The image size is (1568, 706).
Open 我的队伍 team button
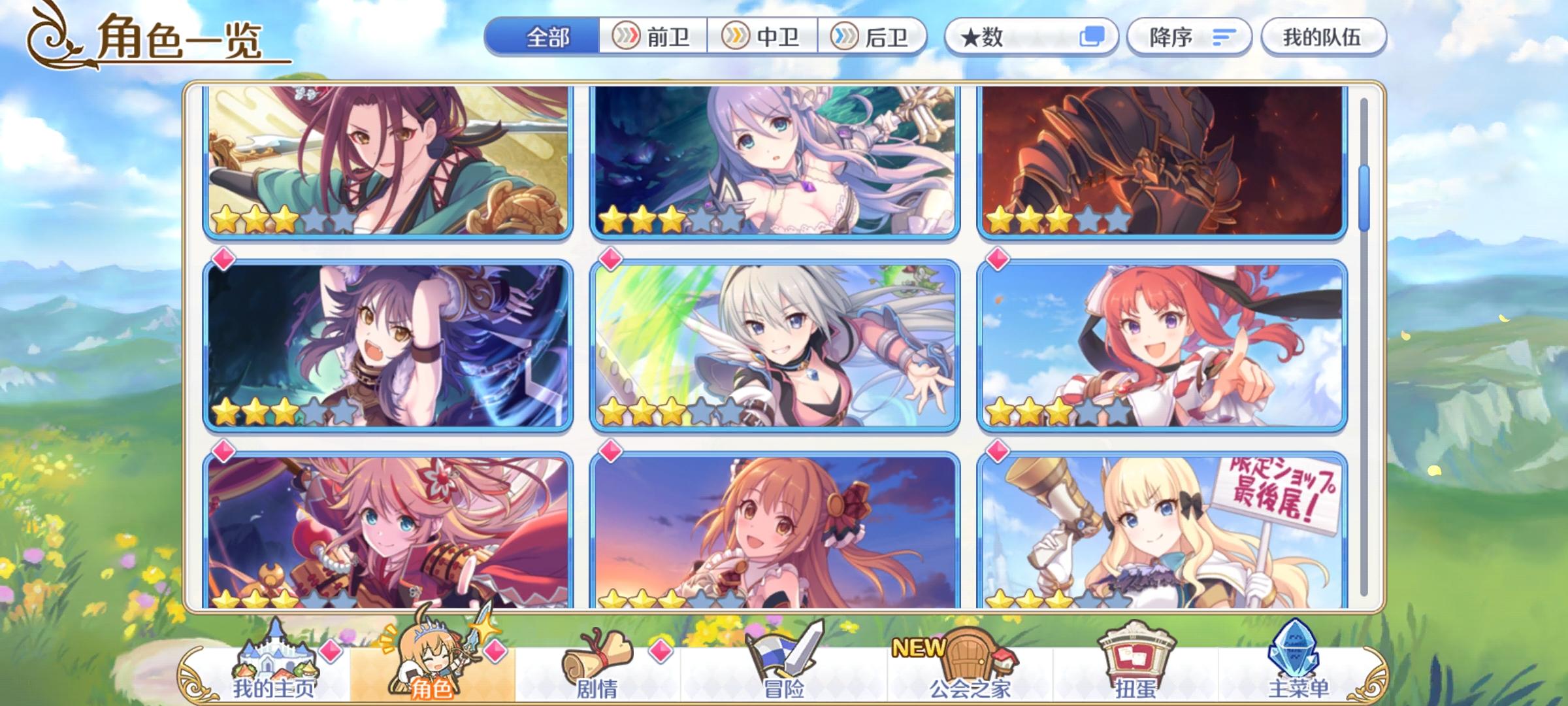[1322, 37]
